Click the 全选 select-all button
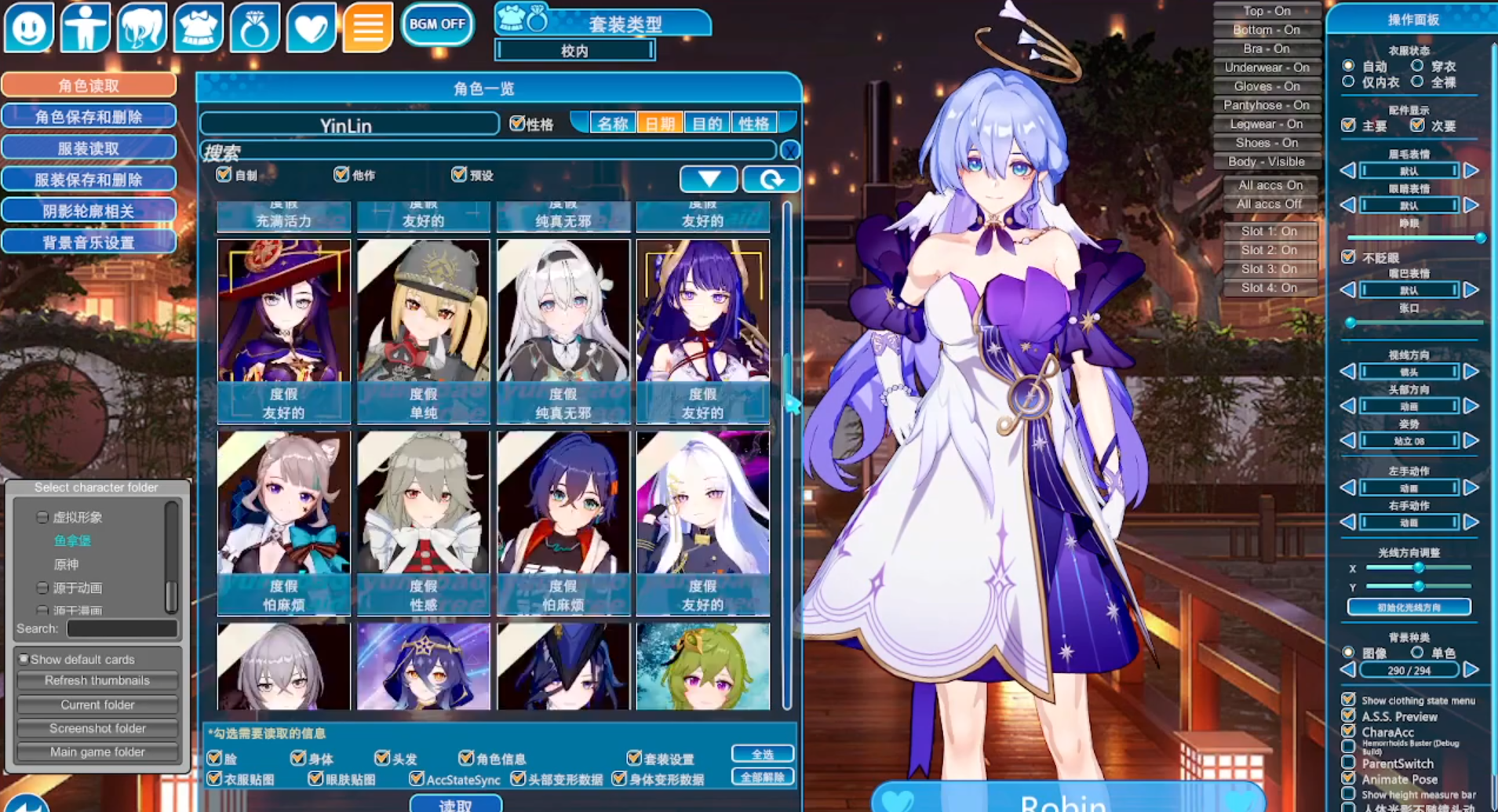Image resolution: width=1498 pixels, height=812 pixels. [762, 754]
